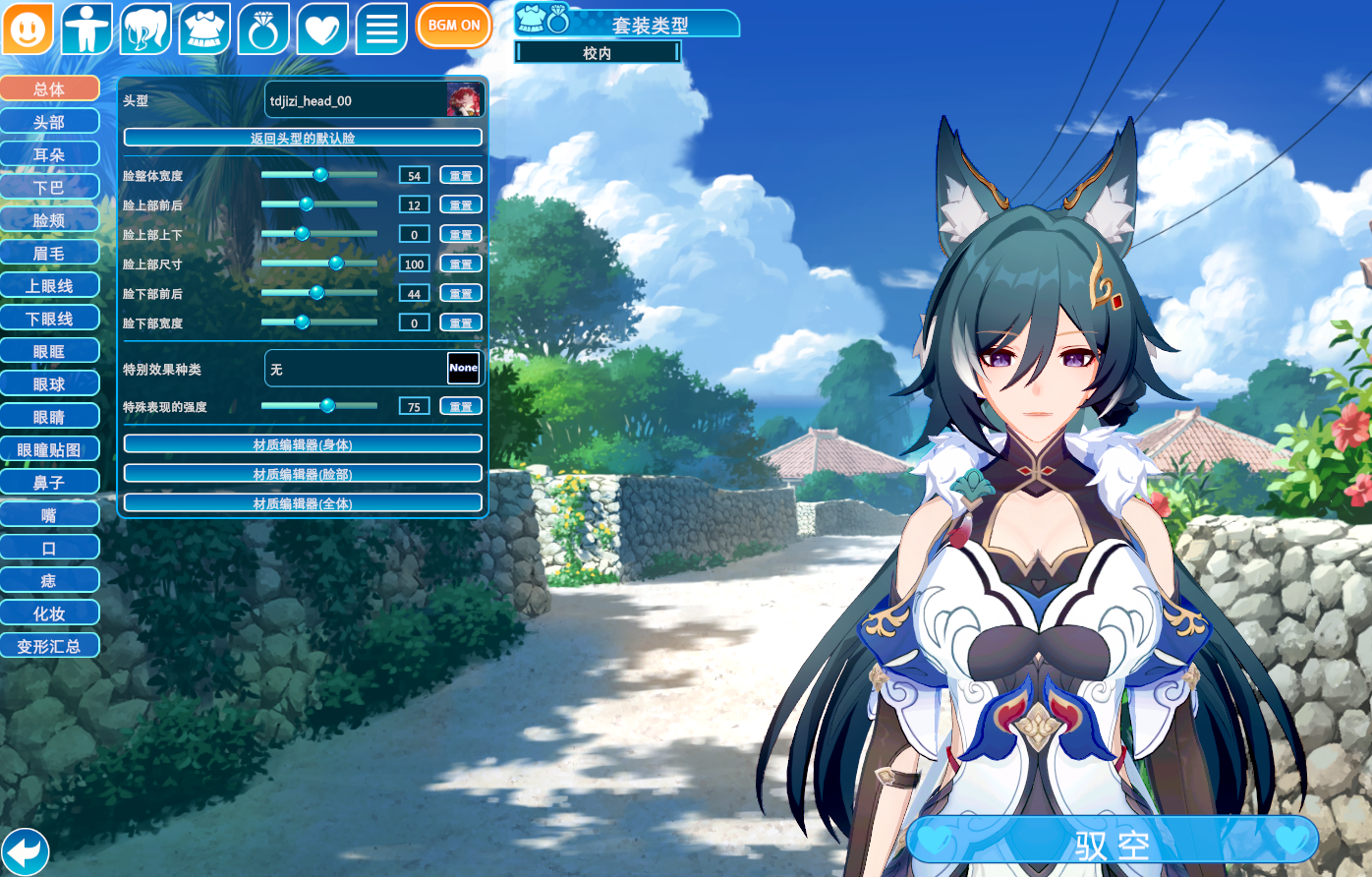Reset the 脸整体宽度 value
The width and height of the screenshot is (1372, 877).
pos(460,176)
